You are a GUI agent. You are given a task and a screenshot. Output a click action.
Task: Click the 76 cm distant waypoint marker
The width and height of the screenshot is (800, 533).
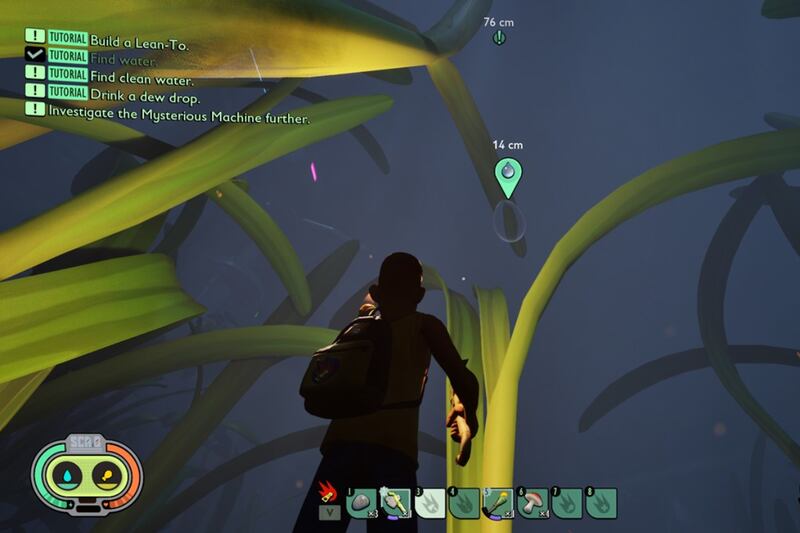click(x=500, y=38)
